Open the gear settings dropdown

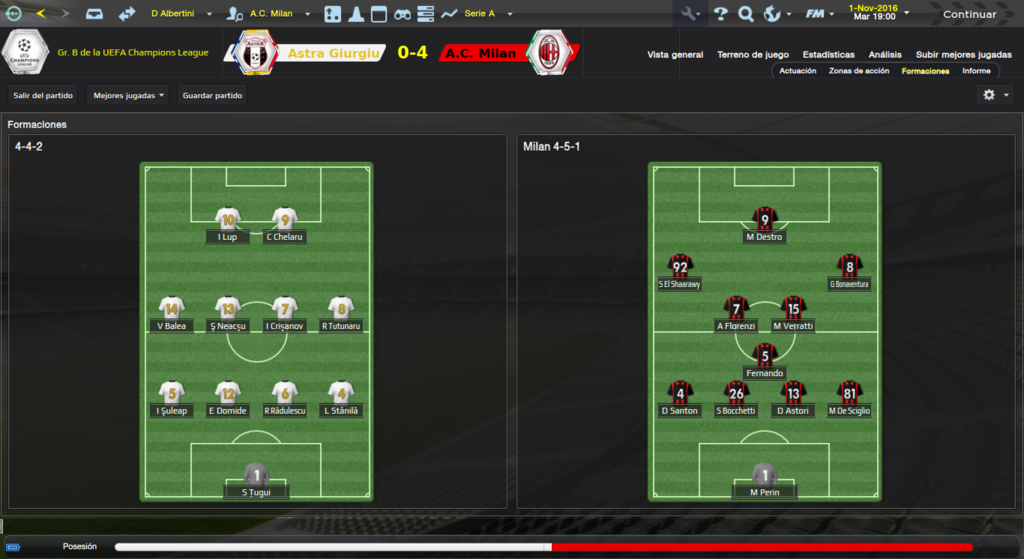coord(995,95)
